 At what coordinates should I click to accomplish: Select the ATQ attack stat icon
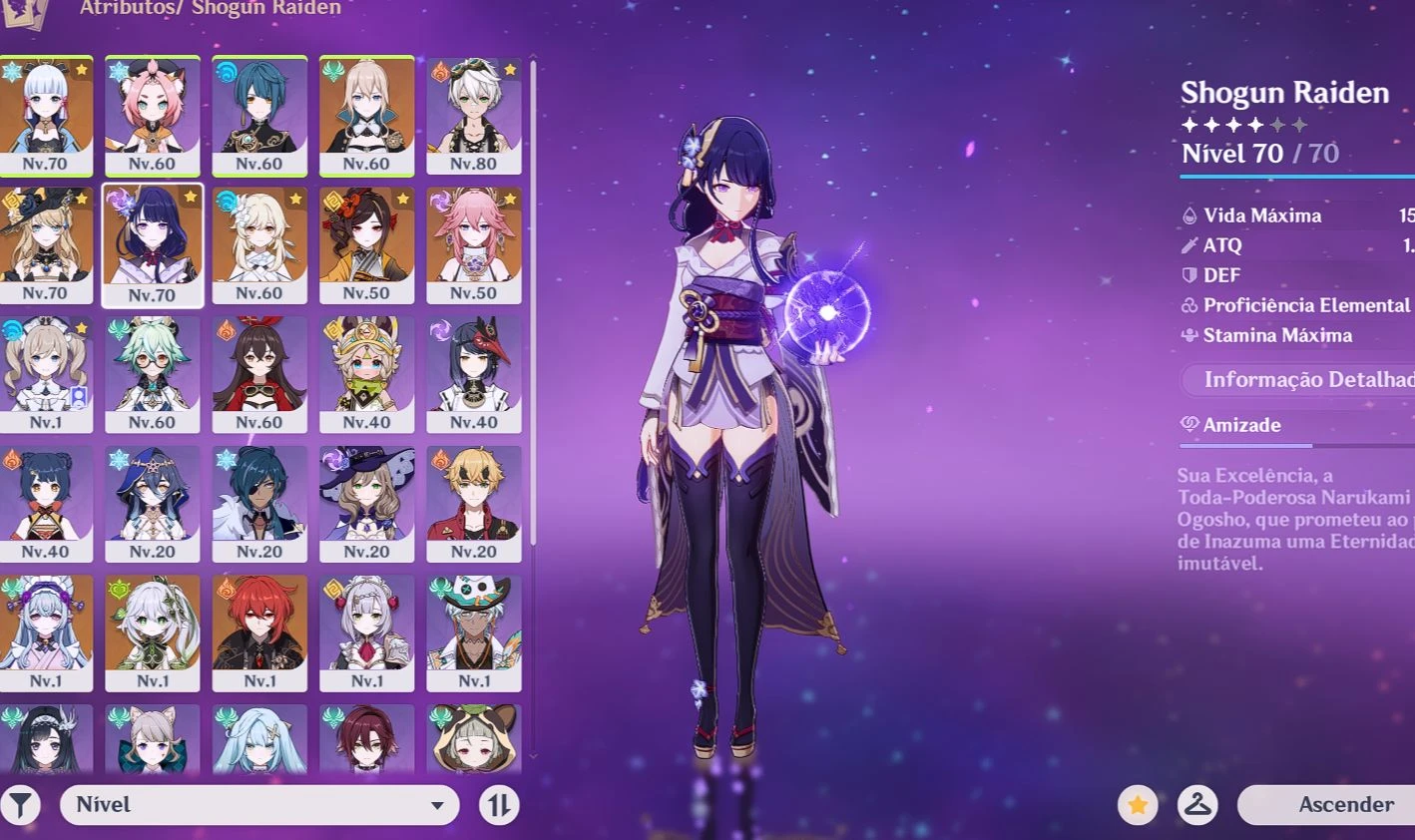coord(1187,244)
